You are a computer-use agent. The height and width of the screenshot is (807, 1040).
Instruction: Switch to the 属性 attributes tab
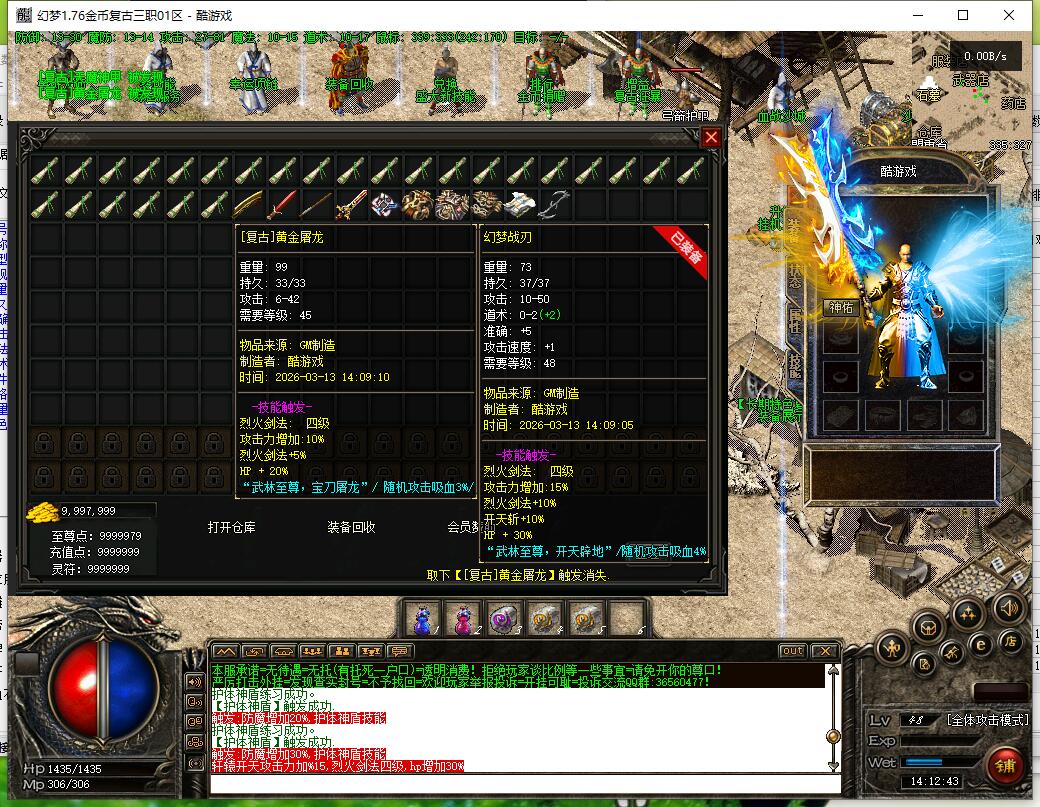796,320
